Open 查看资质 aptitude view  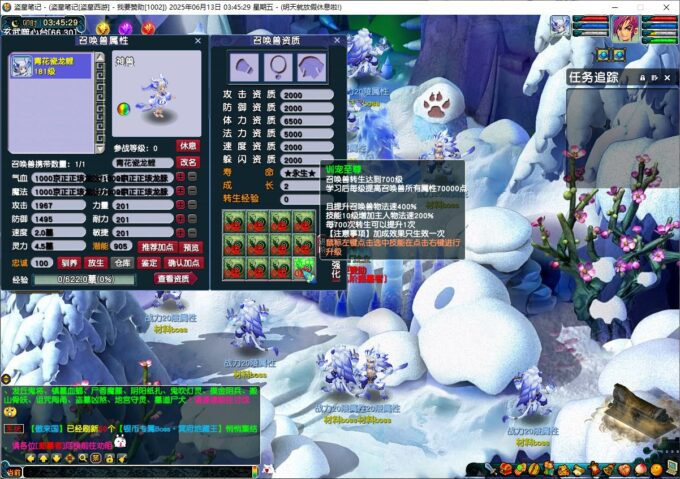[176, 279]
